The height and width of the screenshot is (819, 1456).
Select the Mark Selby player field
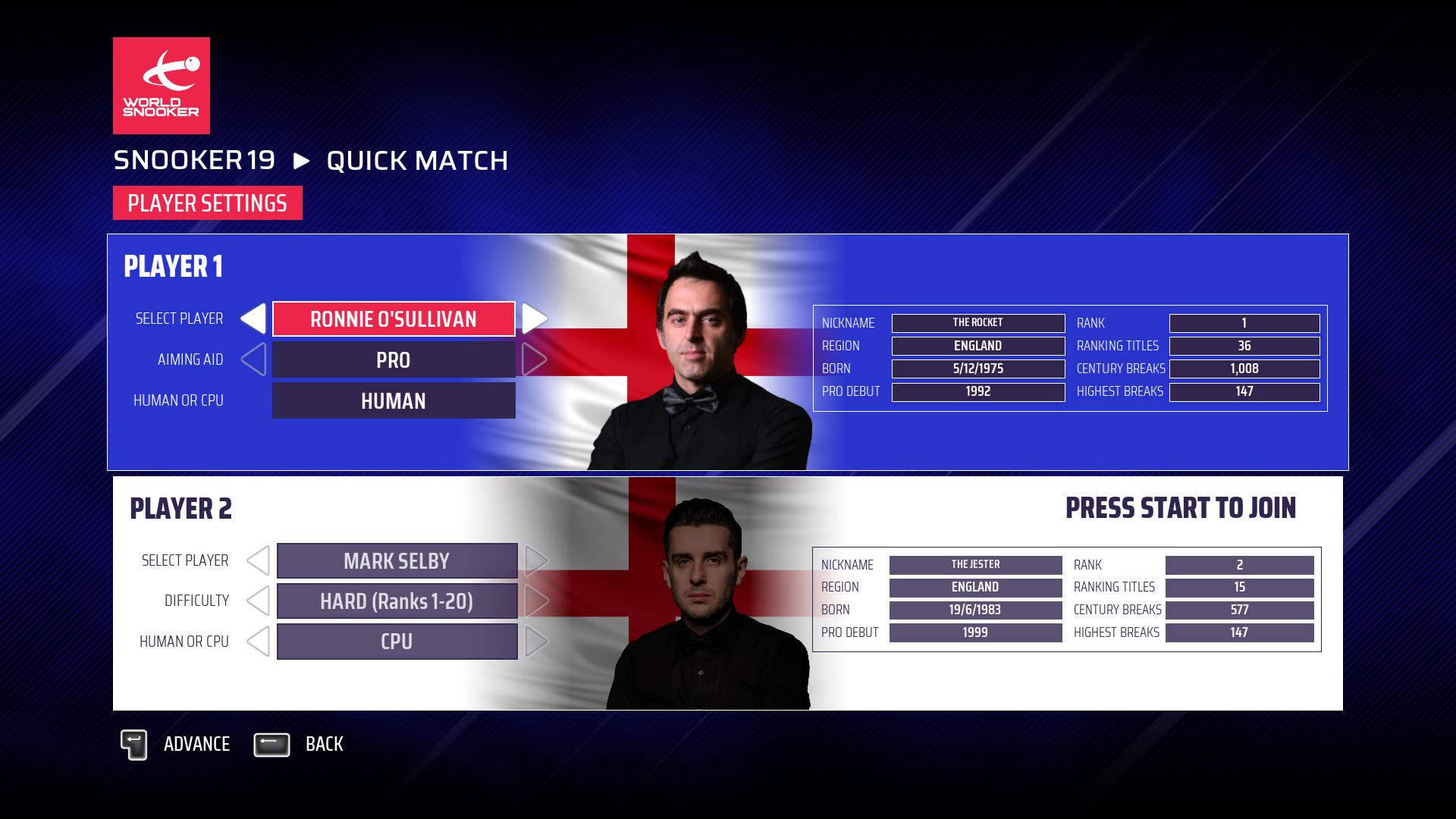tap(397, 561)
